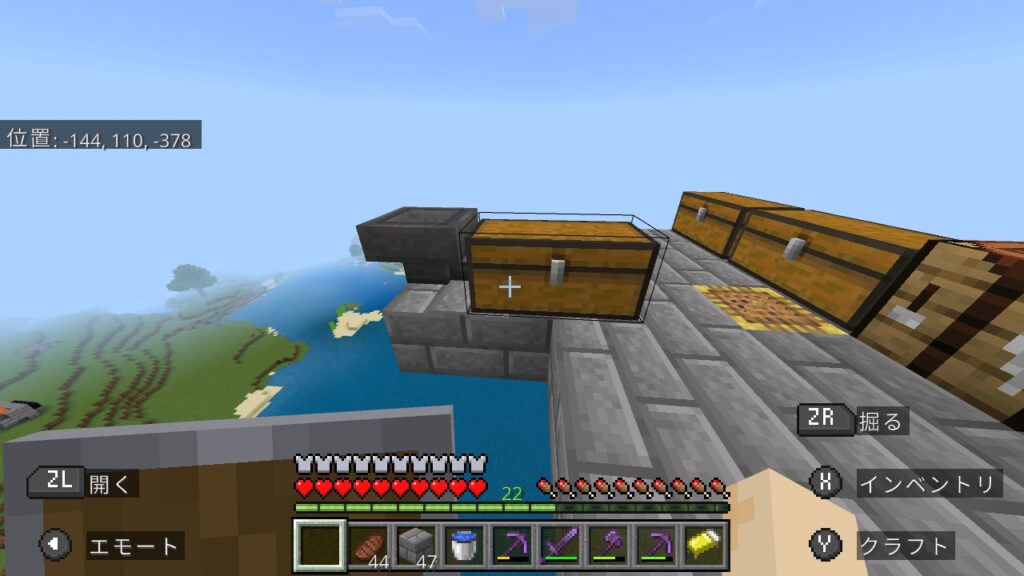Select the enchanted sword in the hotbar

(x=559, y=545)
